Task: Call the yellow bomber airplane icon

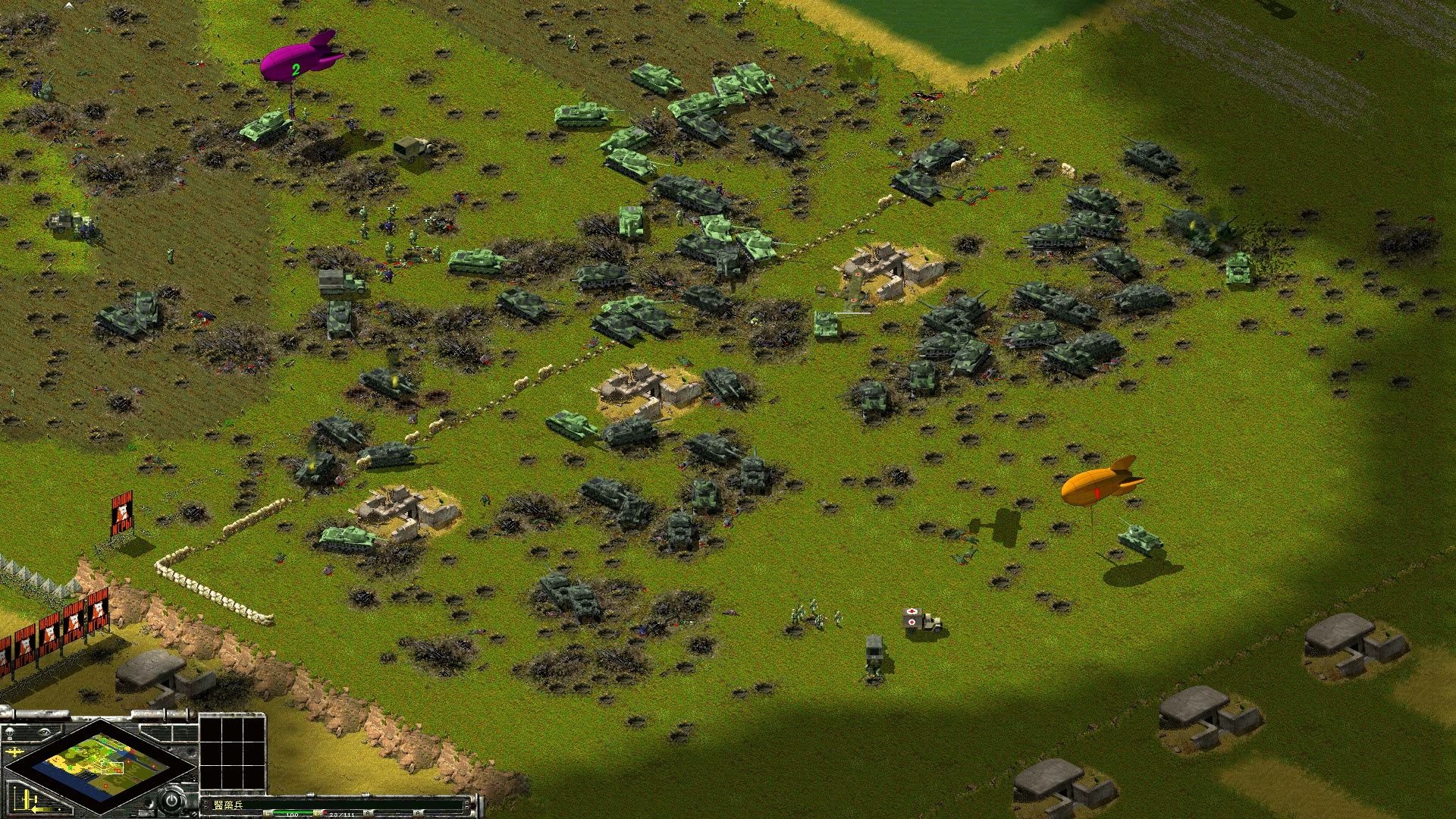Action: tap(15, 752)
